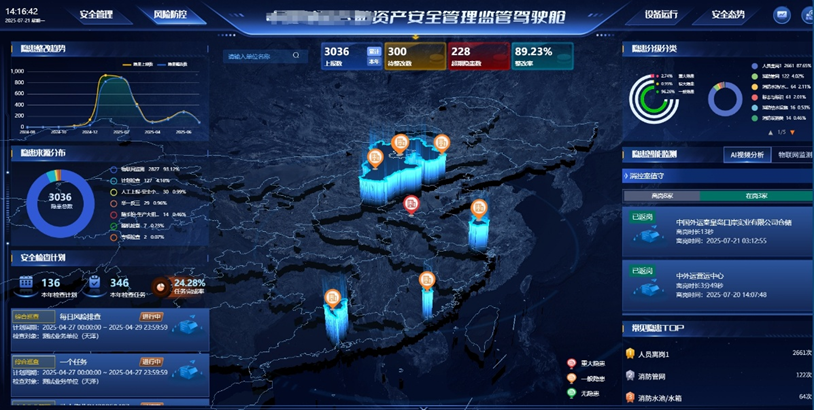This screenshot has height=410, width=814.
Task: Go to the 安全态势 navigation tab
Action: coord(734,16)
